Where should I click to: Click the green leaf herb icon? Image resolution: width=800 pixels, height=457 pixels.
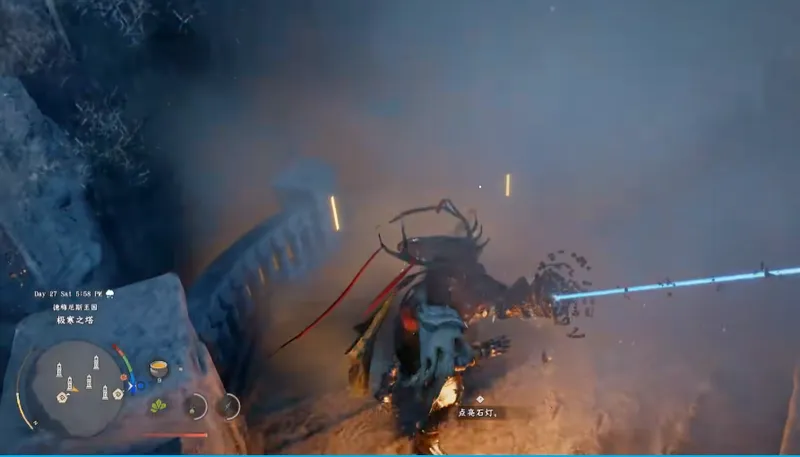click(158, 405)
